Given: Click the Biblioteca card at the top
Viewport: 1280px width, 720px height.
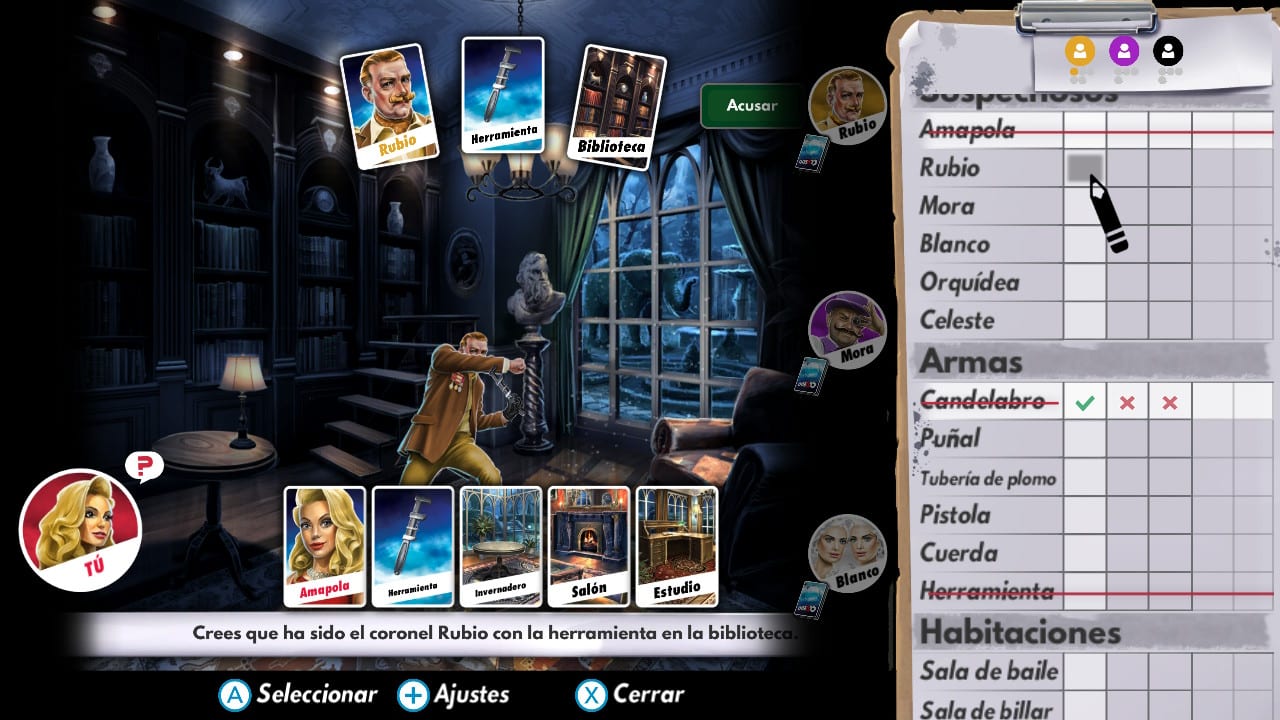Looking at the screenshot, I should coord(618,103).
